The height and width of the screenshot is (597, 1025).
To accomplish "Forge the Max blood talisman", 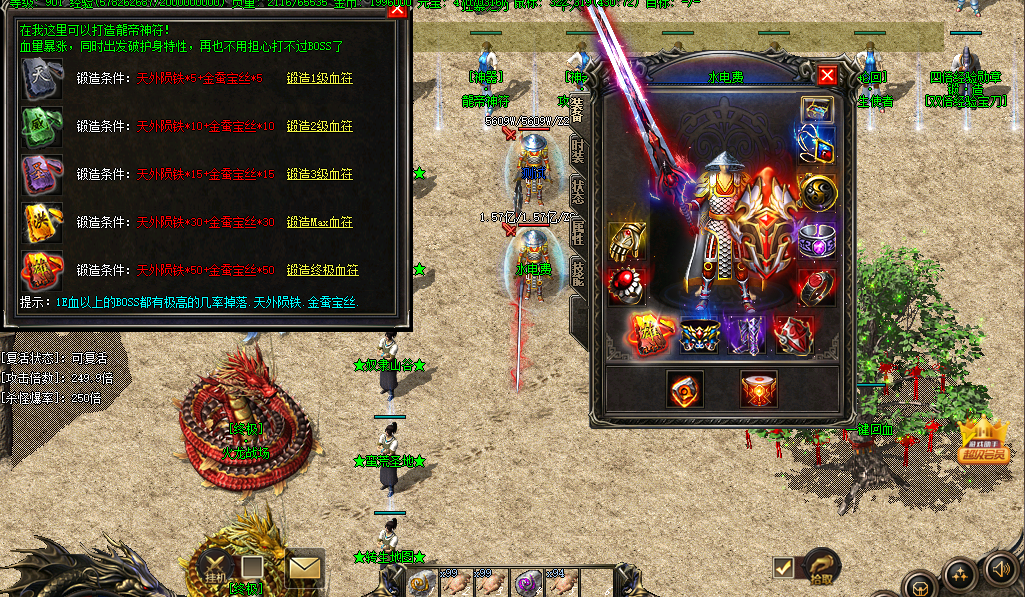I will (319, 222).
